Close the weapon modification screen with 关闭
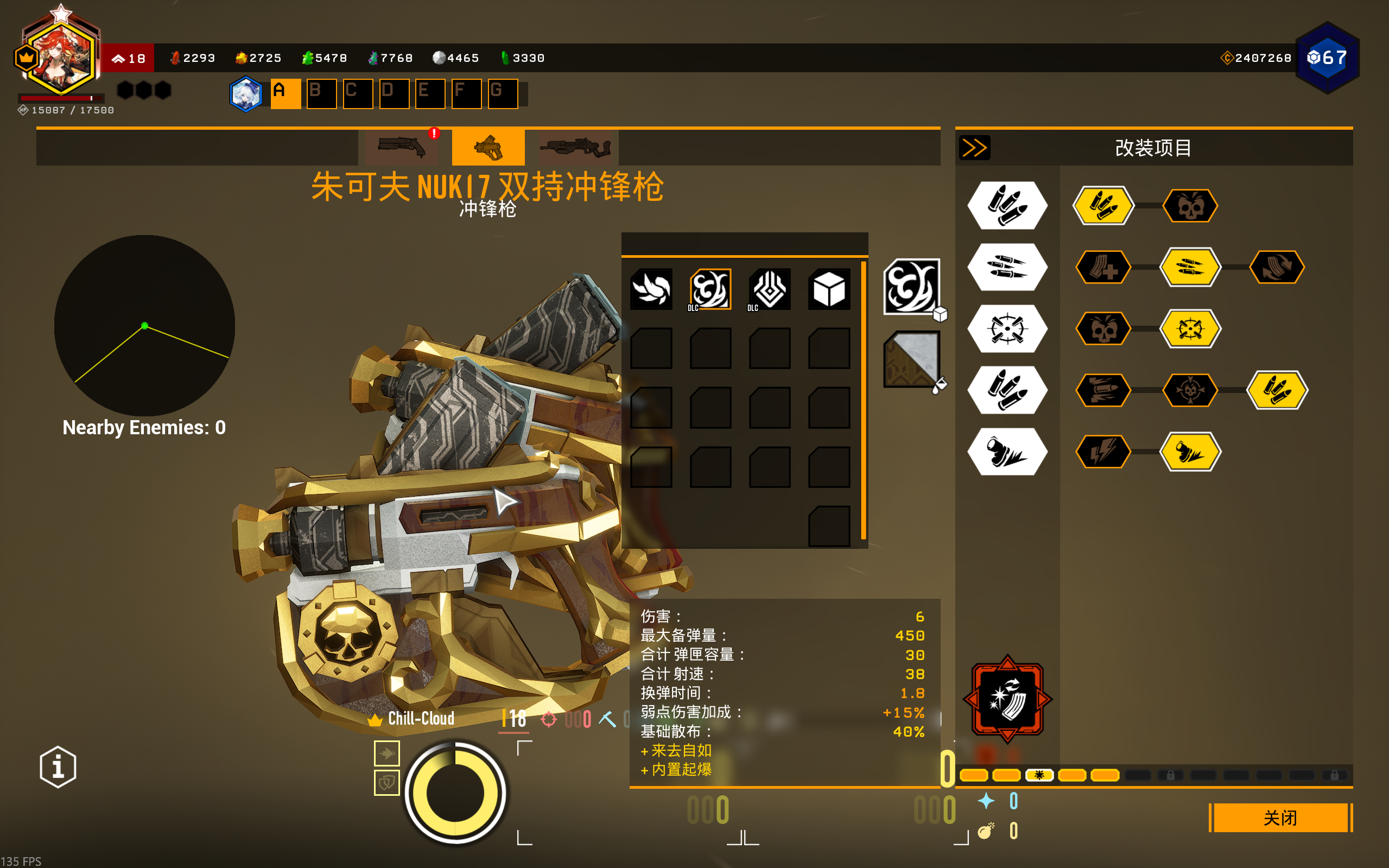 pos(1280,818)
